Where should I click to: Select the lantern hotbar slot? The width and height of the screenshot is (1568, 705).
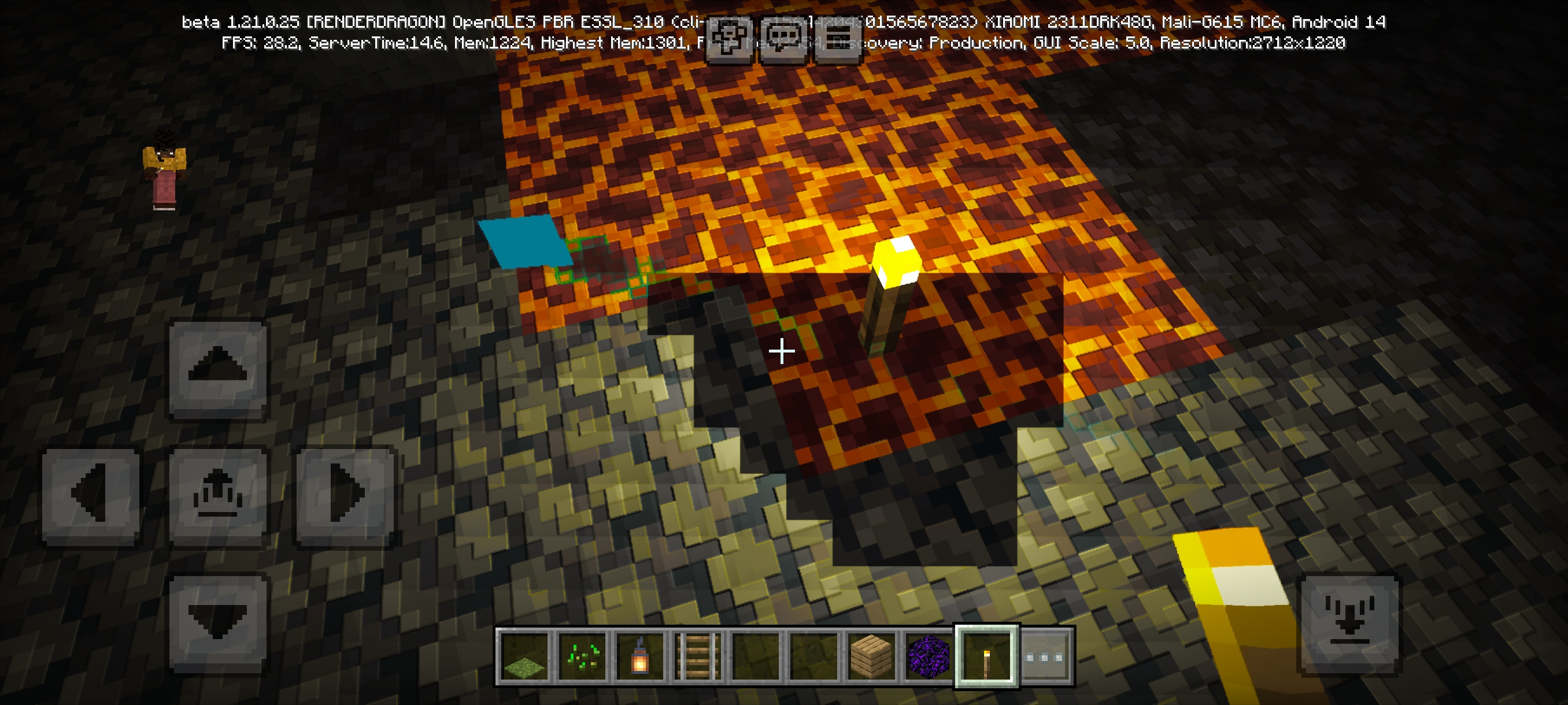[639, 657]
